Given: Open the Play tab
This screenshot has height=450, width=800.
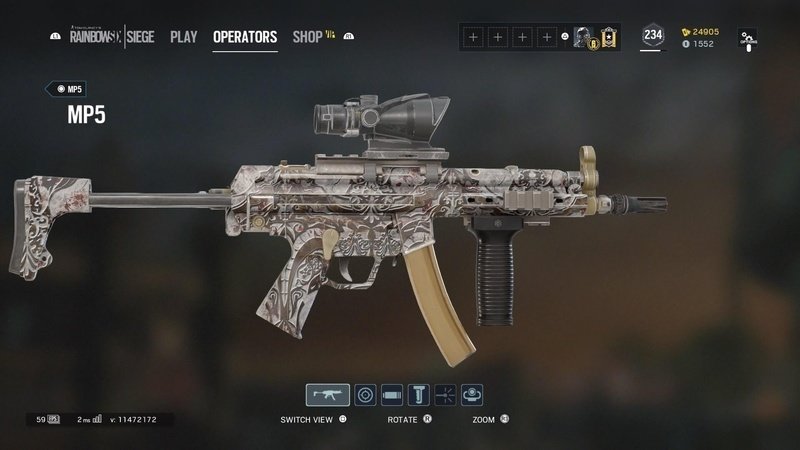Looking at the screenshot, I should pos(183,37).
